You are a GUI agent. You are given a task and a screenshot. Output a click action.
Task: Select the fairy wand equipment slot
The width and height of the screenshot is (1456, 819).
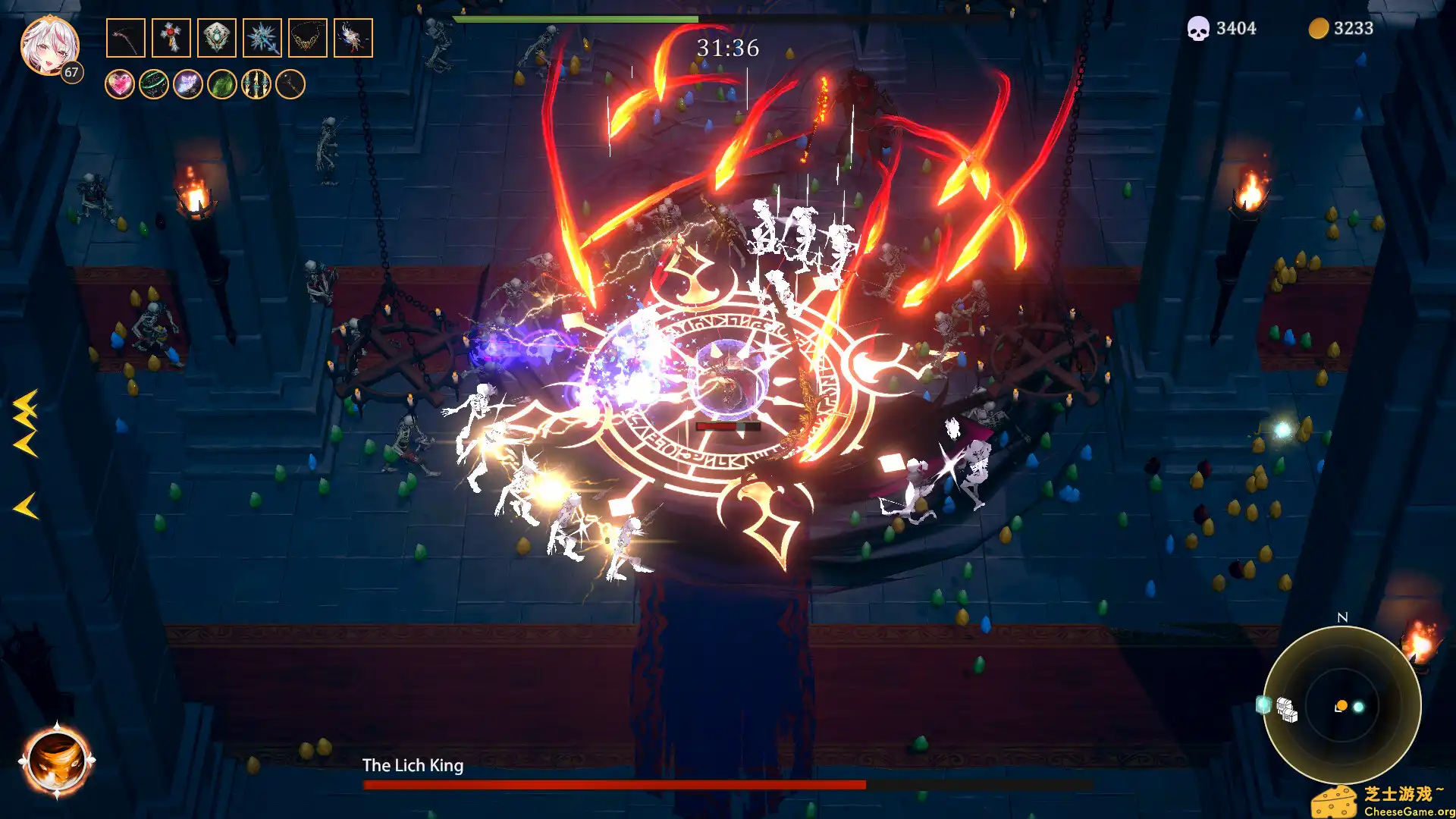(x=354, y=38)
